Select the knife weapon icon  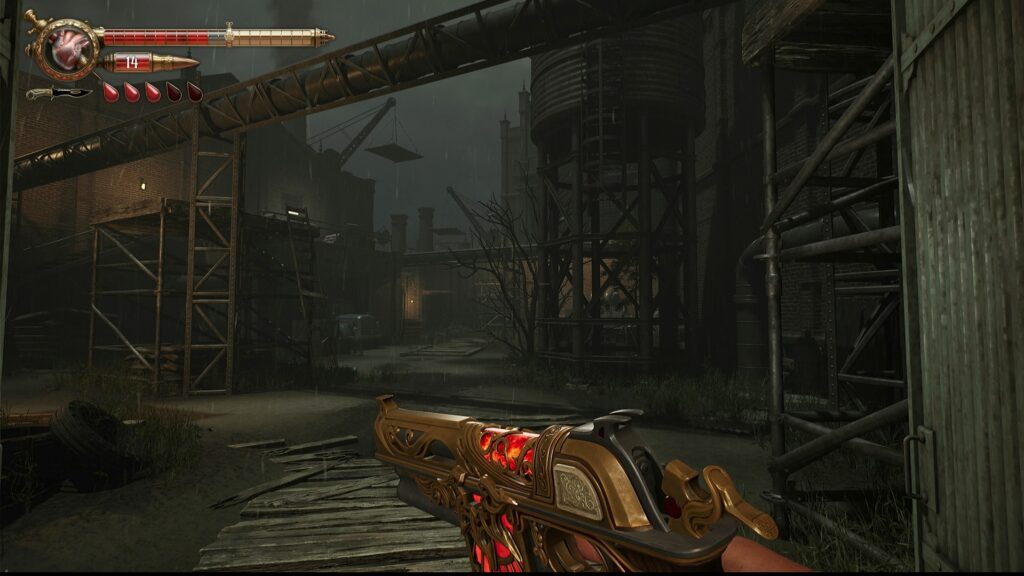[57, 93]
